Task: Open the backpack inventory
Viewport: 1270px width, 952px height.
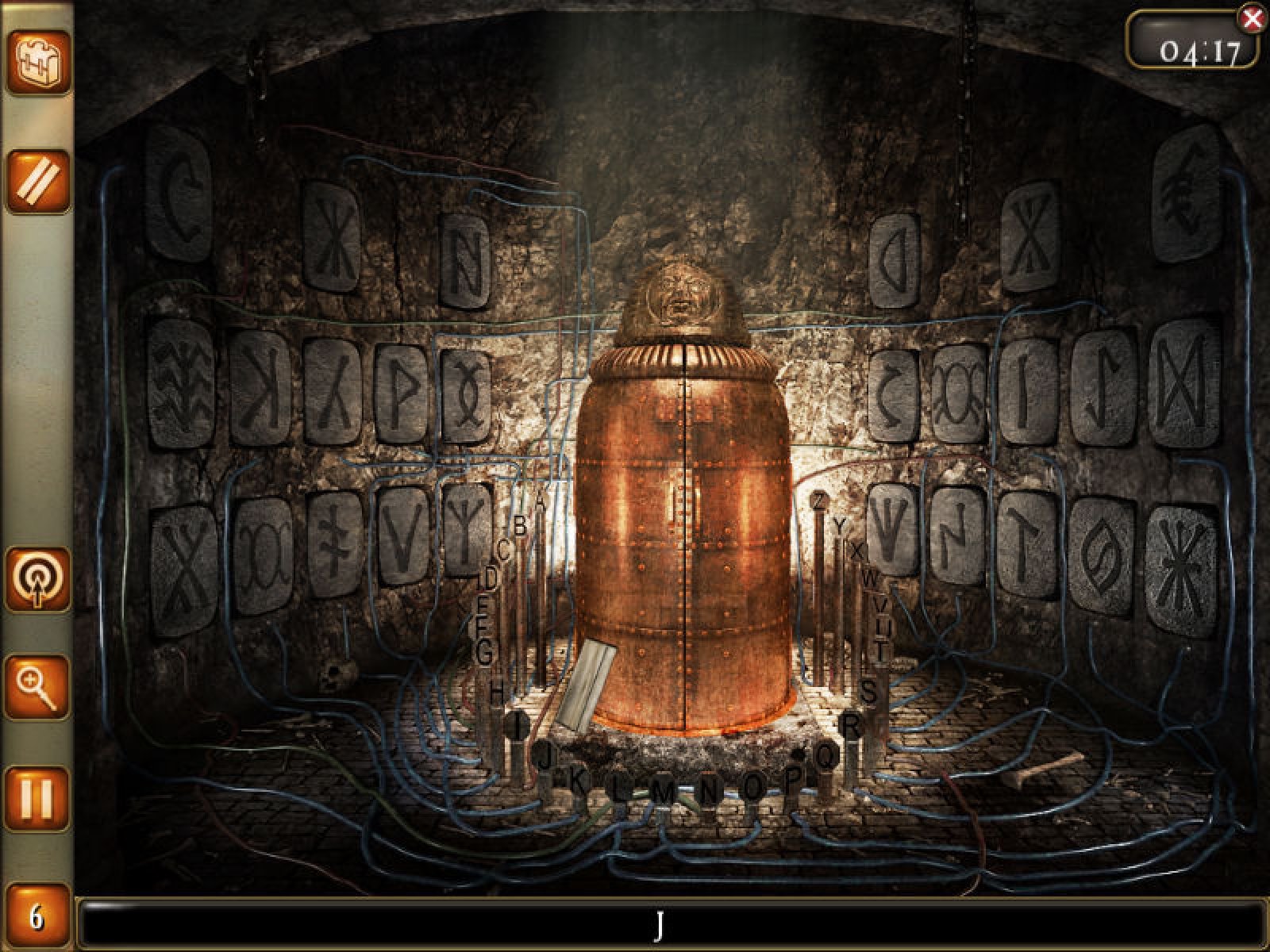Action: 38,61
